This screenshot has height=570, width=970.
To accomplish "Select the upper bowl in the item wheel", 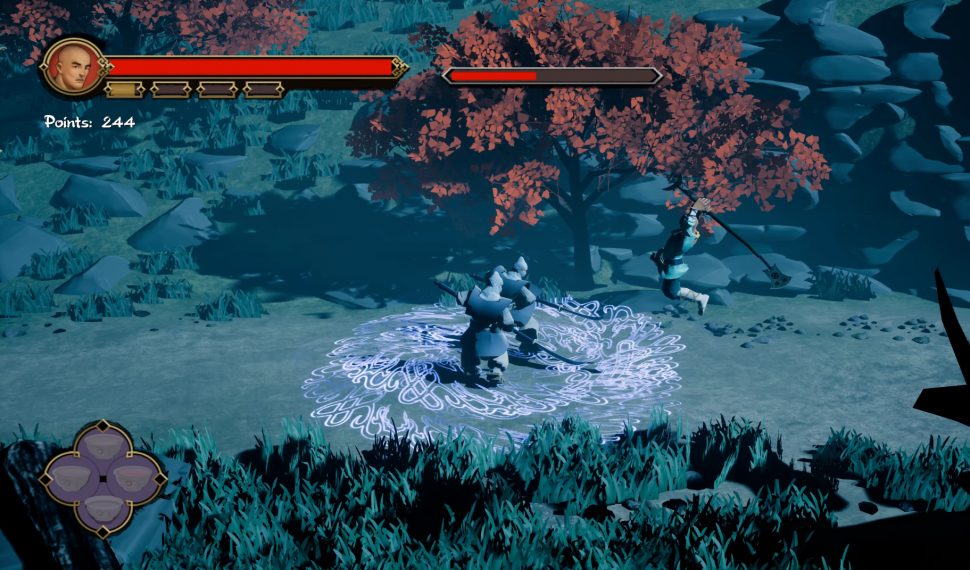I will click(x=102, y=447).
